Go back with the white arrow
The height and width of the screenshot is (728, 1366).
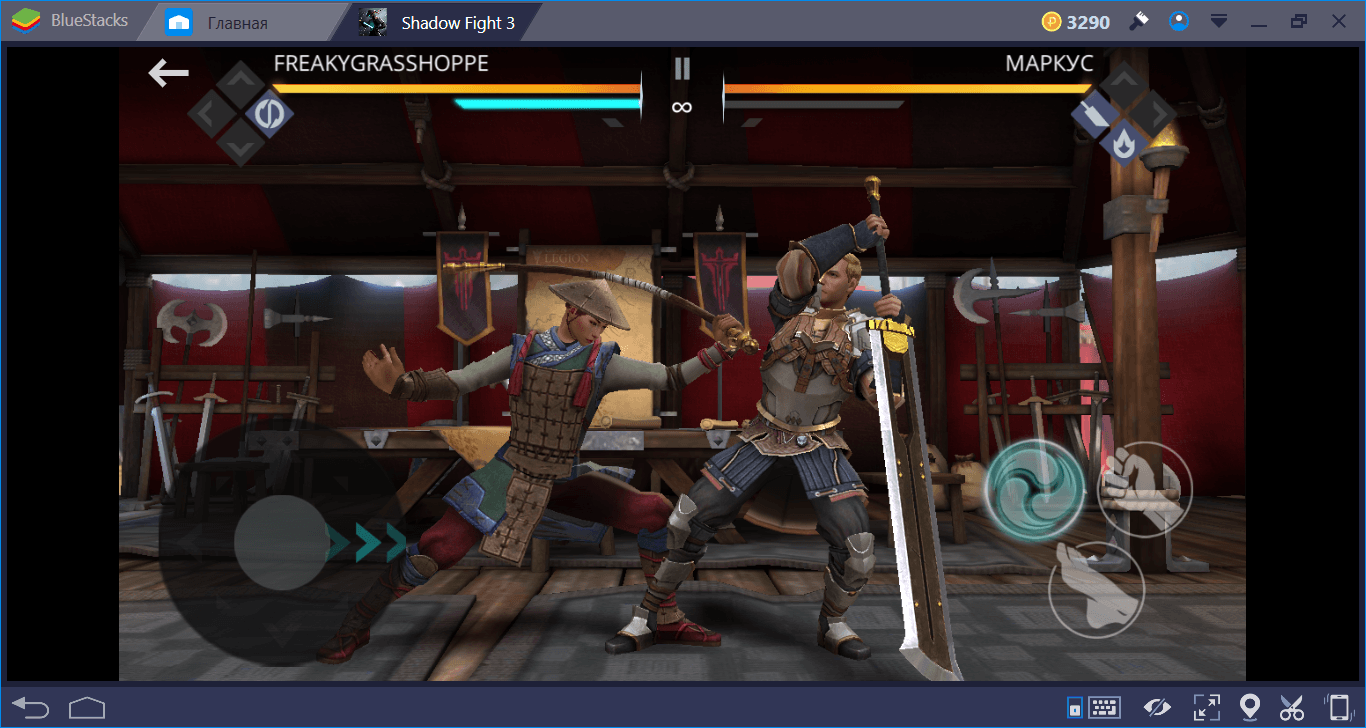[169, 72]
